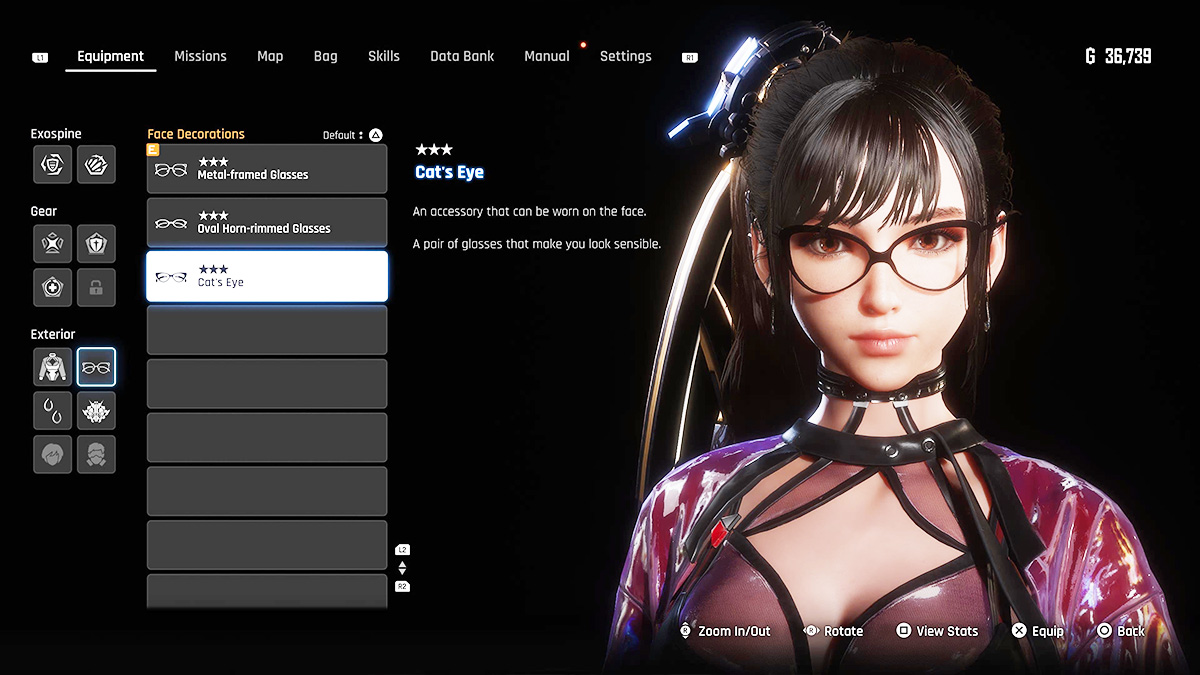Open the Data Bank tab
This screenshot has width=1200, height=675.
click(462, 56)
